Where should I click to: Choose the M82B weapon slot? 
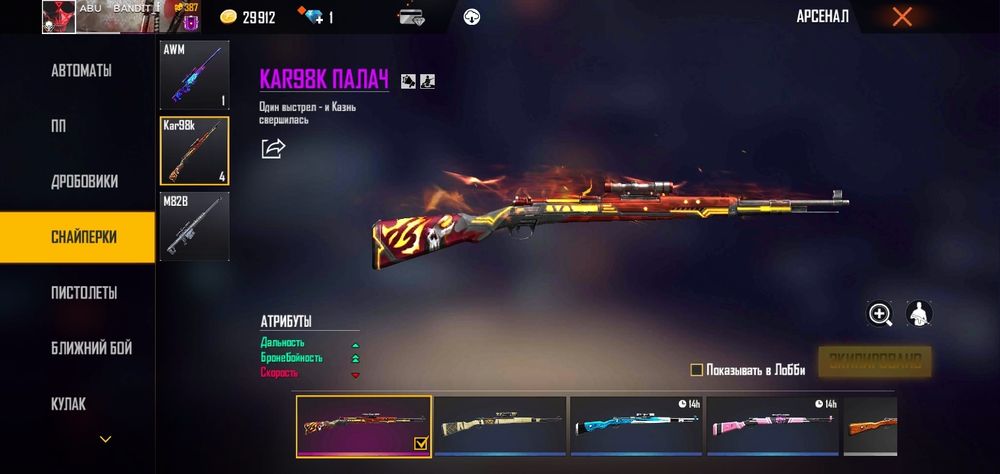tap(194, 226)
